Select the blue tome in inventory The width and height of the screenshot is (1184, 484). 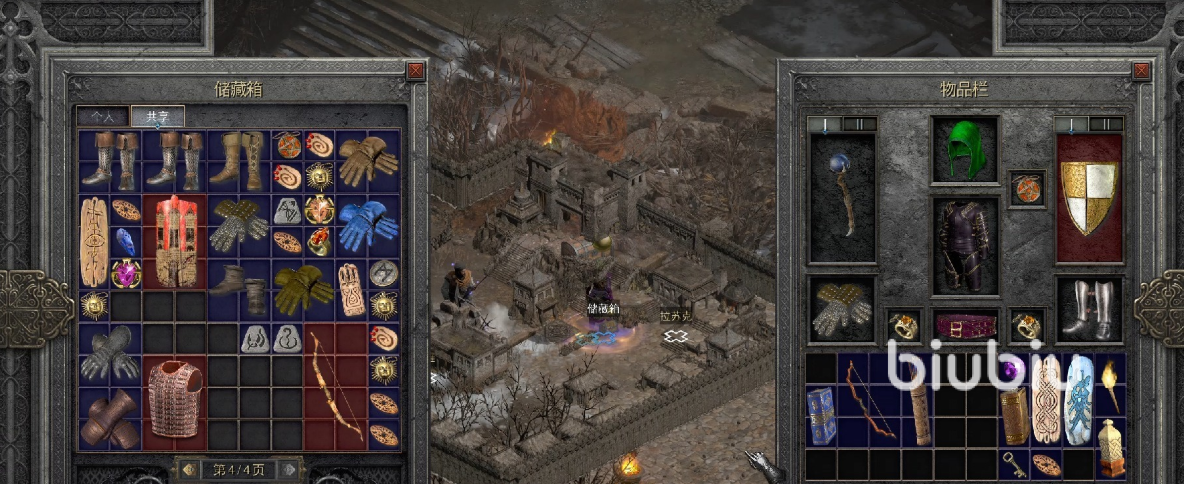pyautogui.click(x=820, y=416)
